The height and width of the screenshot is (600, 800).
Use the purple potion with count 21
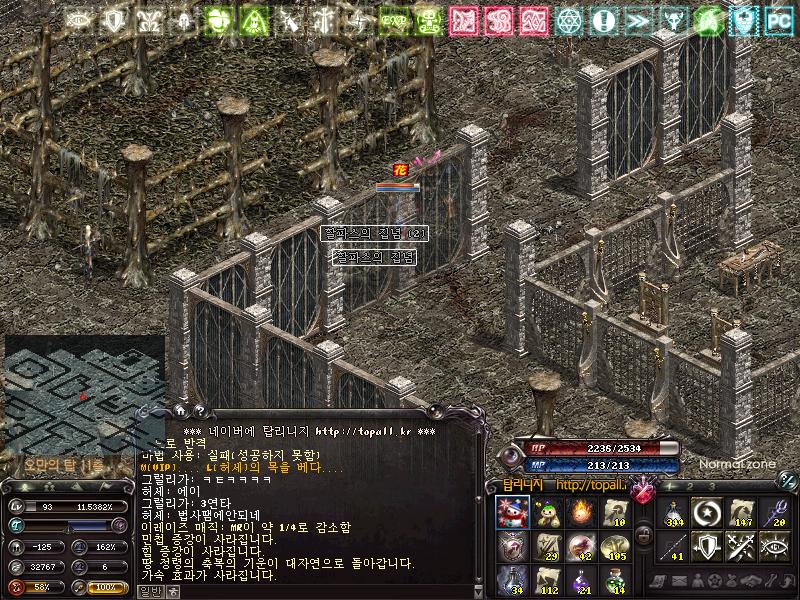(x=580, y=579)
